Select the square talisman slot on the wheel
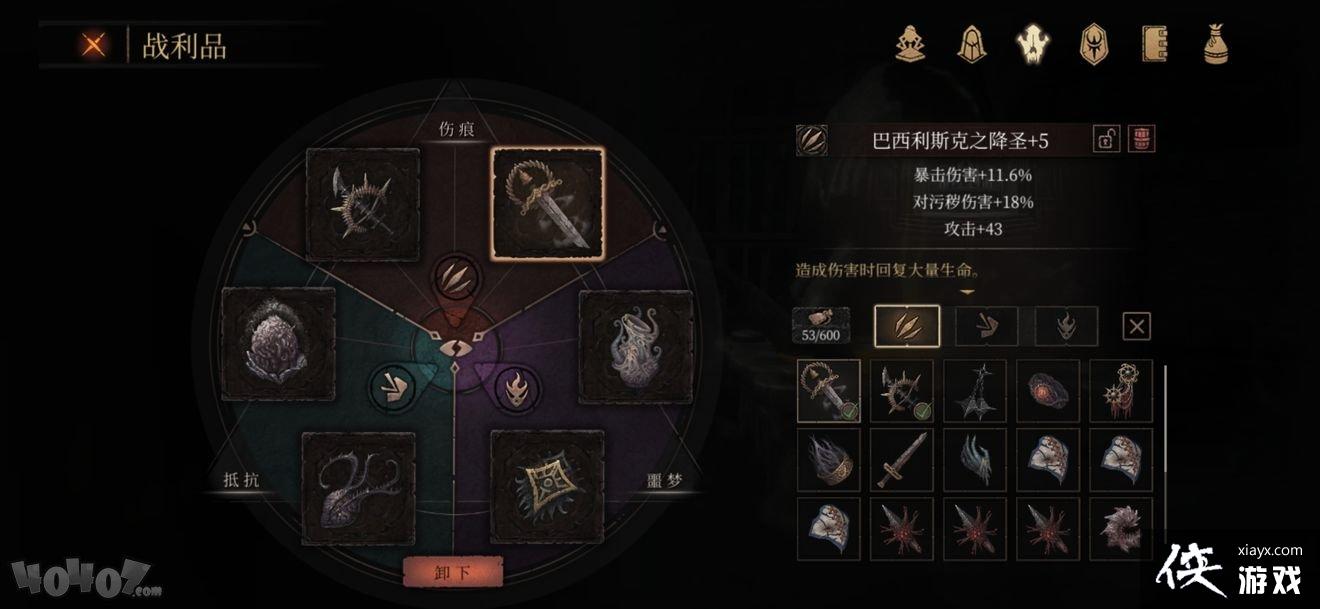 pyautogui.click(x=547, y=487)
